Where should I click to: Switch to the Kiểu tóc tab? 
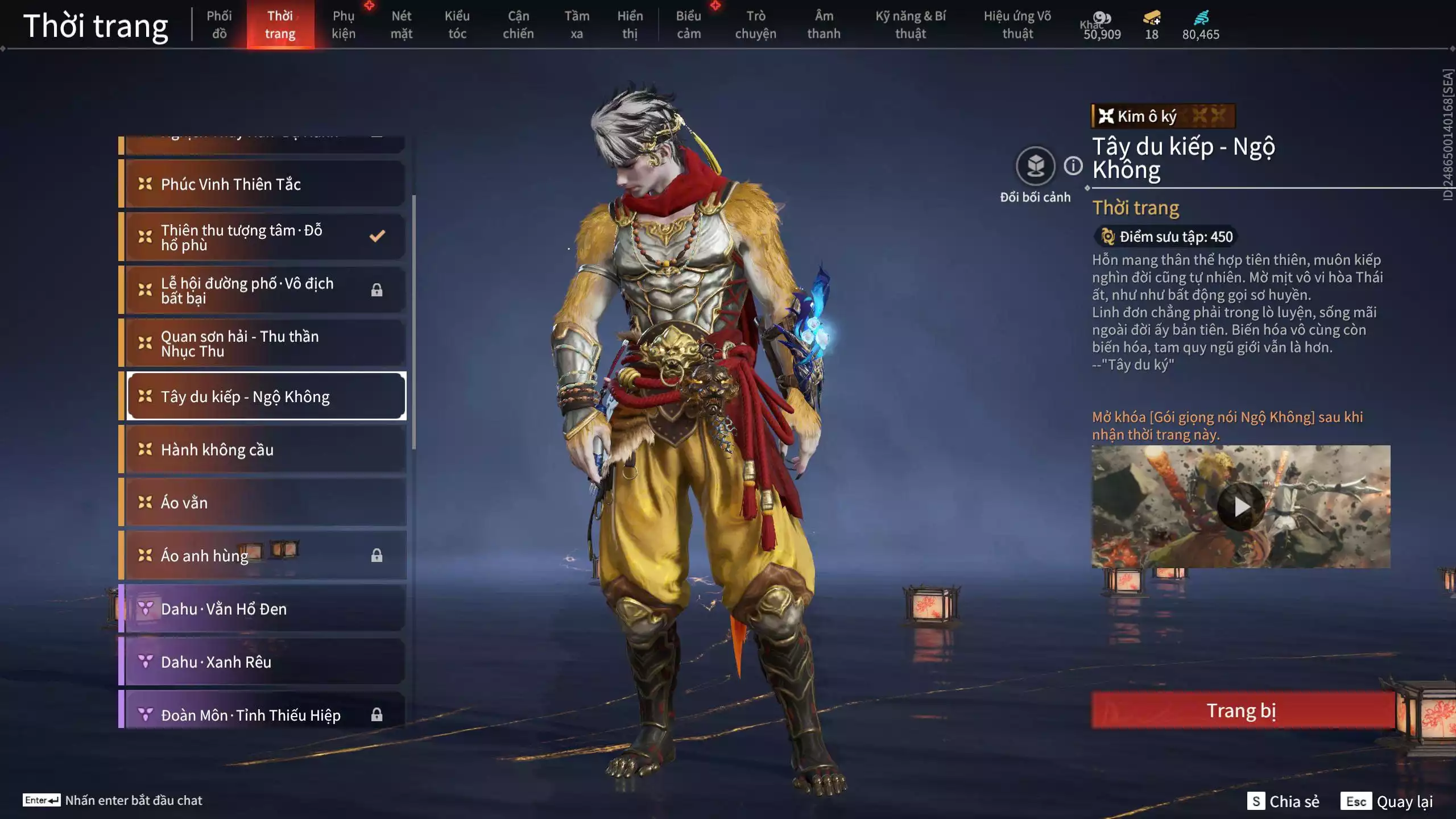[457, 24]
